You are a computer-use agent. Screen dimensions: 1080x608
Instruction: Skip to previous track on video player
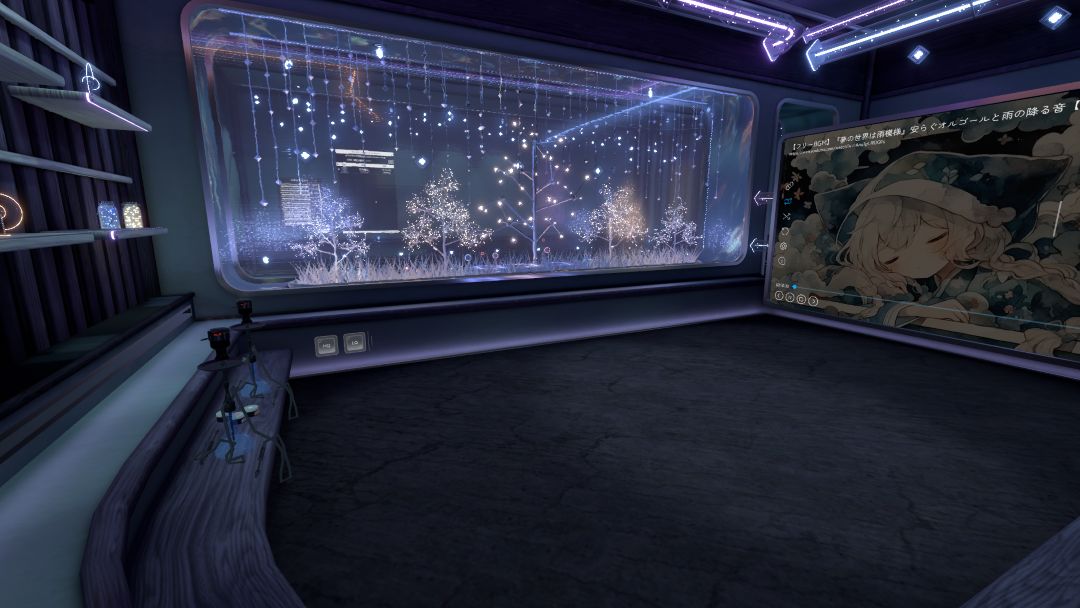click(x=779, y=295)
